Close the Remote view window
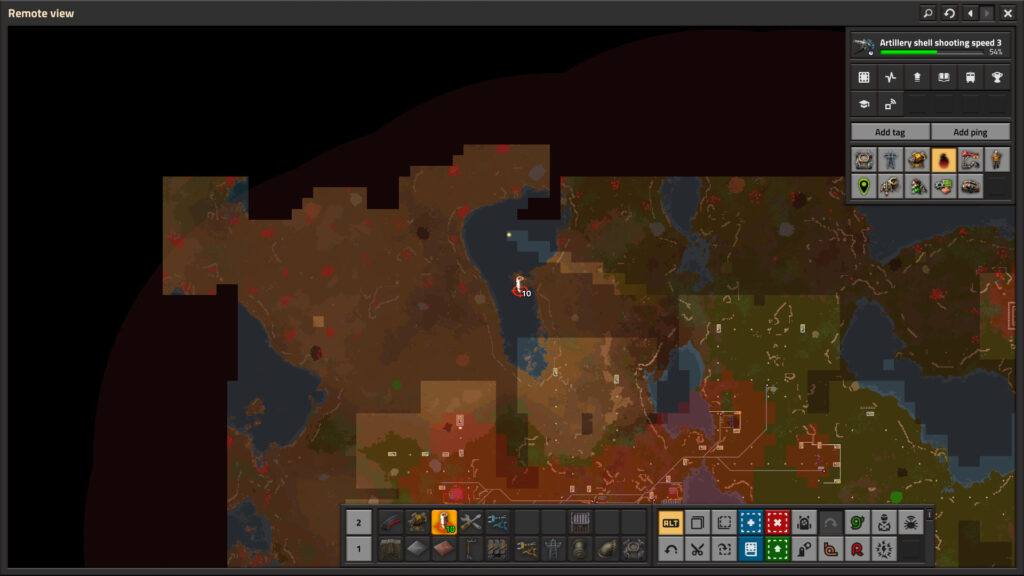 coord(1007,13)
